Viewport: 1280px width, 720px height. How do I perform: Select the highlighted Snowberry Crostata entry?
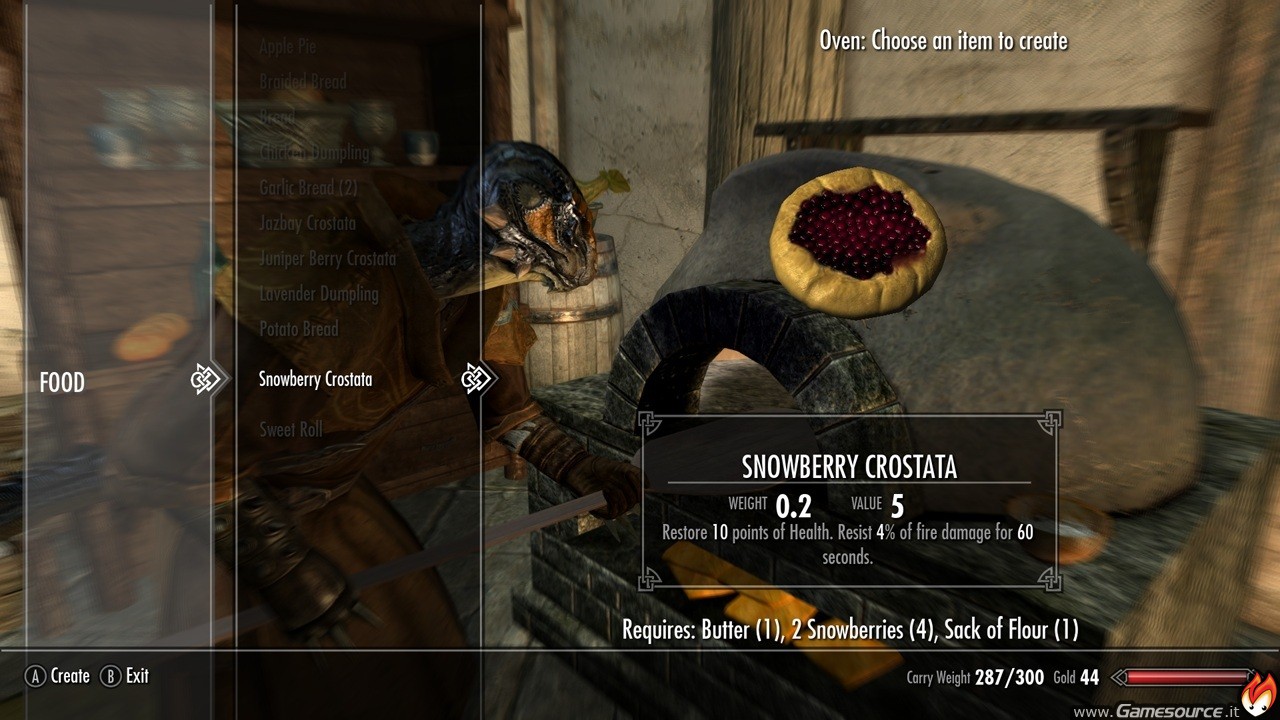click(x=315, y=380)
